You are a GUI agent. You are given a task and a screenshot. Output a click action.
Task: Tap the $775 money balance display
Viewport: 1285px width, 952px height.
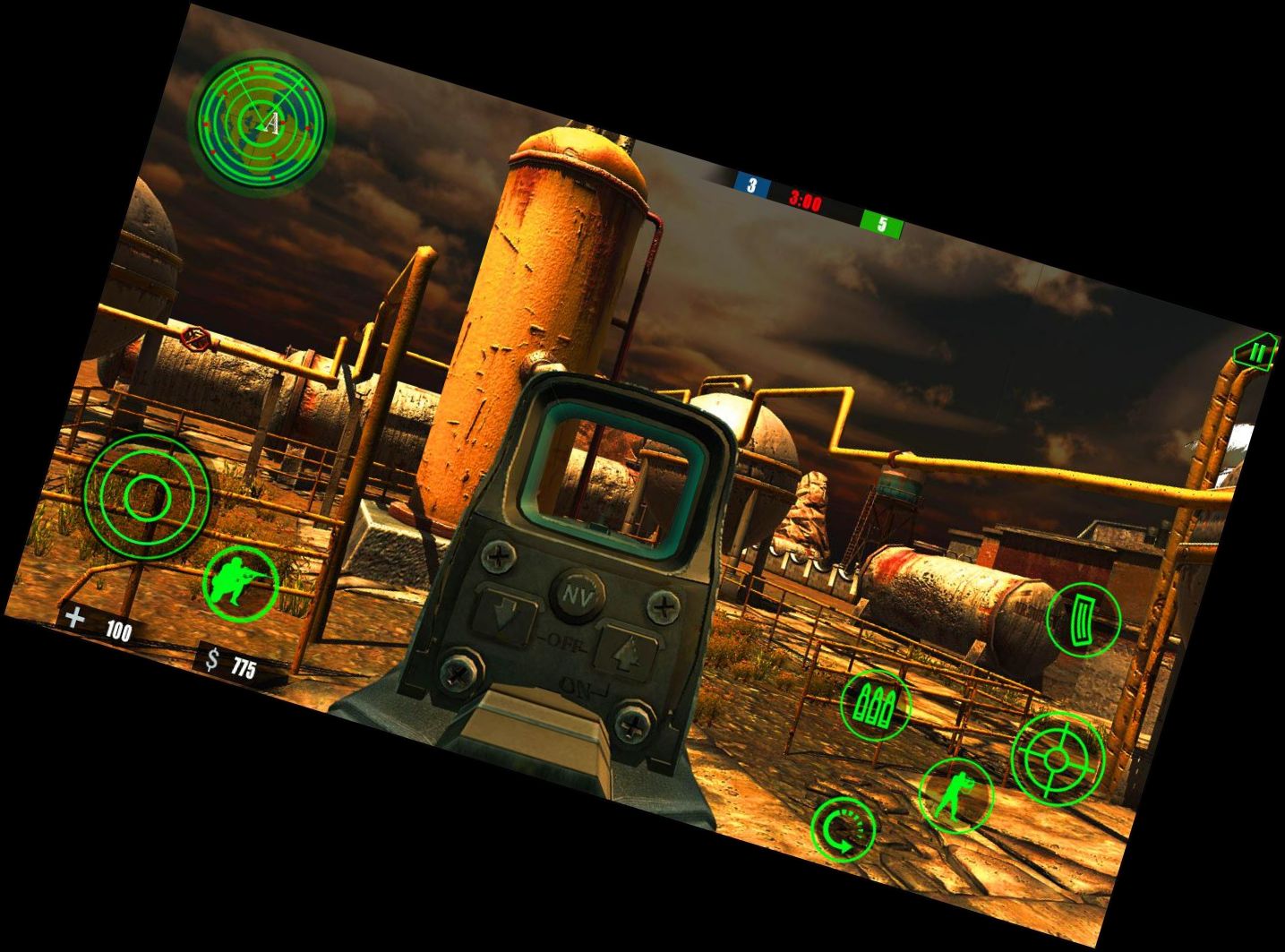[x=231, y=663]
